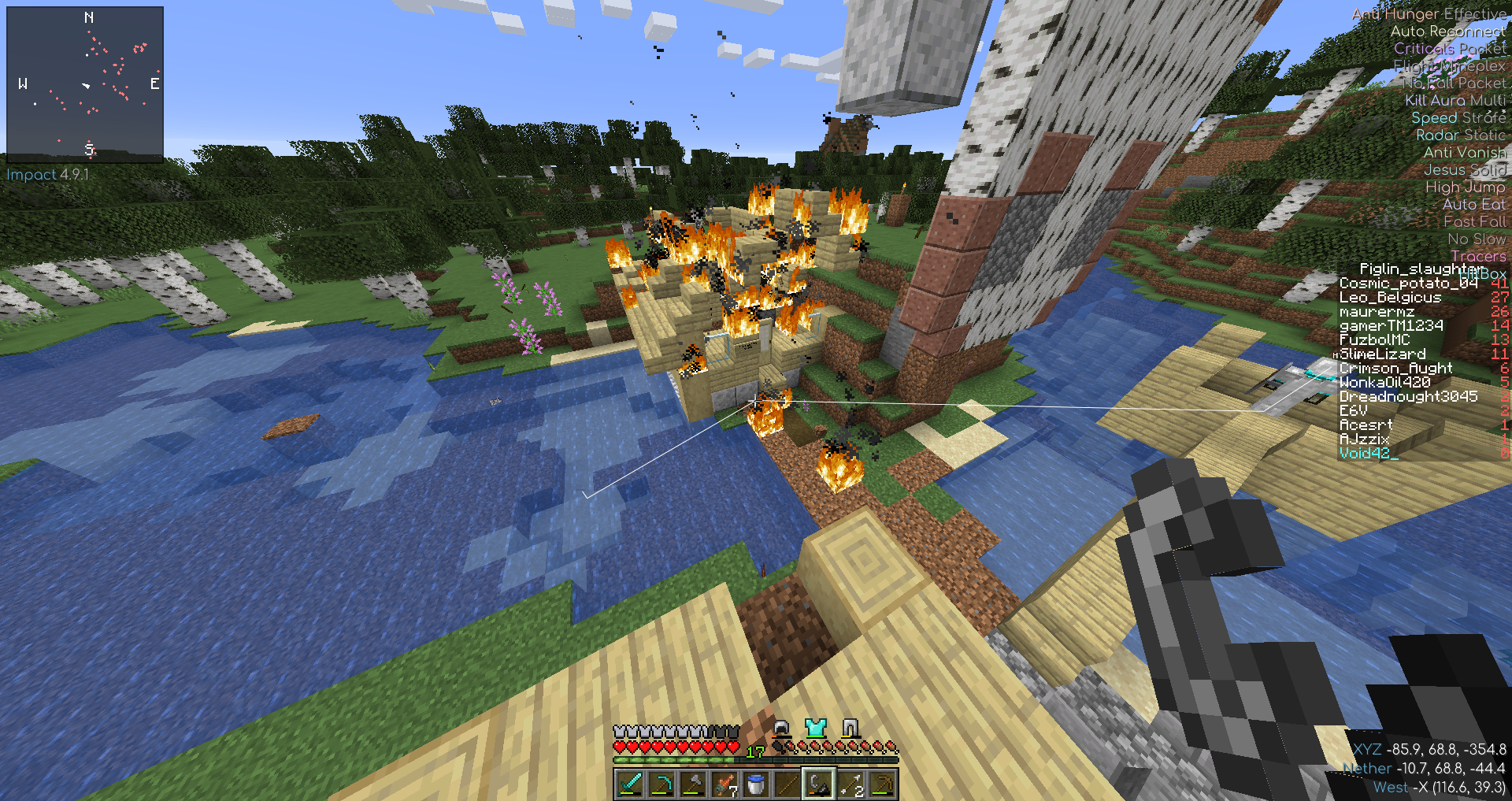Viewport: 1512px width, 801px height.
Task: Click the Kill Aura Multi module entry
Action: click(x=1455, y=100)
